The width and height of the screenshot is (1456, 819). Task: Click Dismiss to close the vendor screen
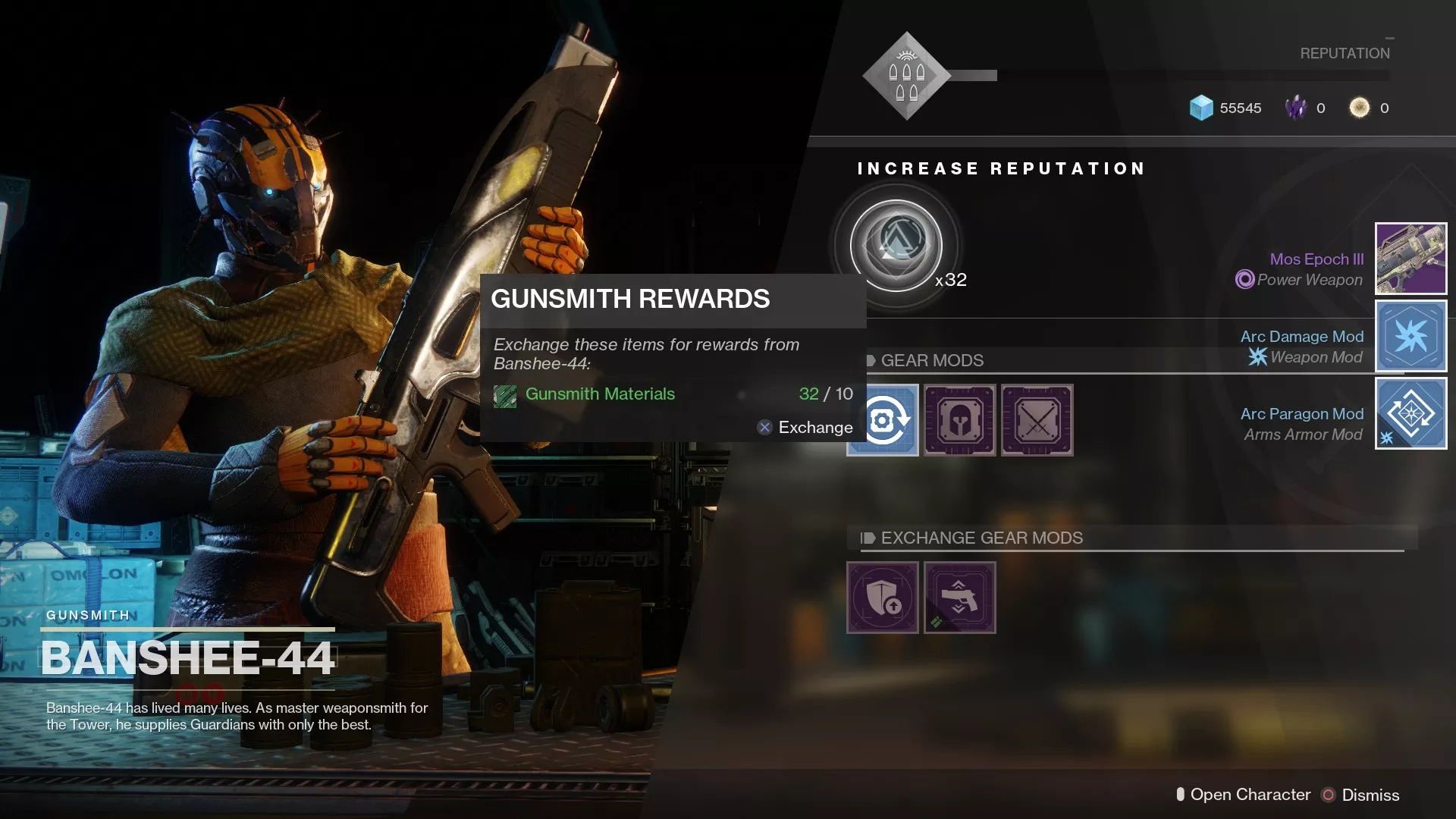click(x=1371, y=795)
